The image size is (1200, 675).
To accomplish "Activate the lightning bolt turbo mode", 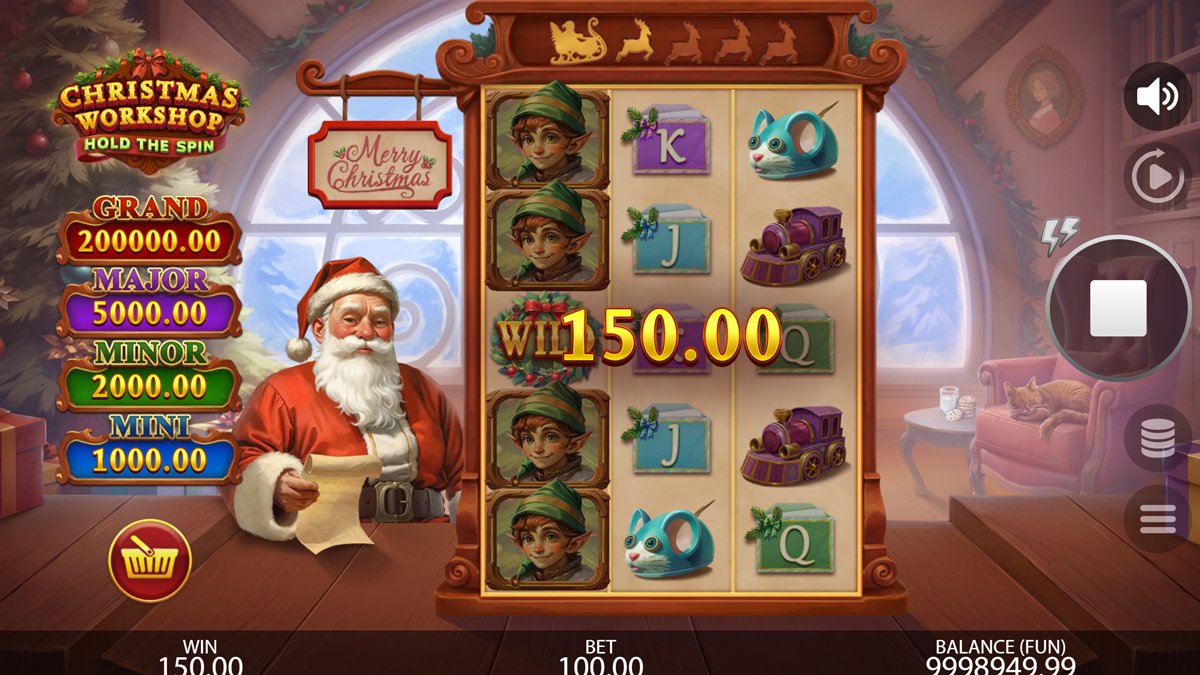I will (1059, 235).
